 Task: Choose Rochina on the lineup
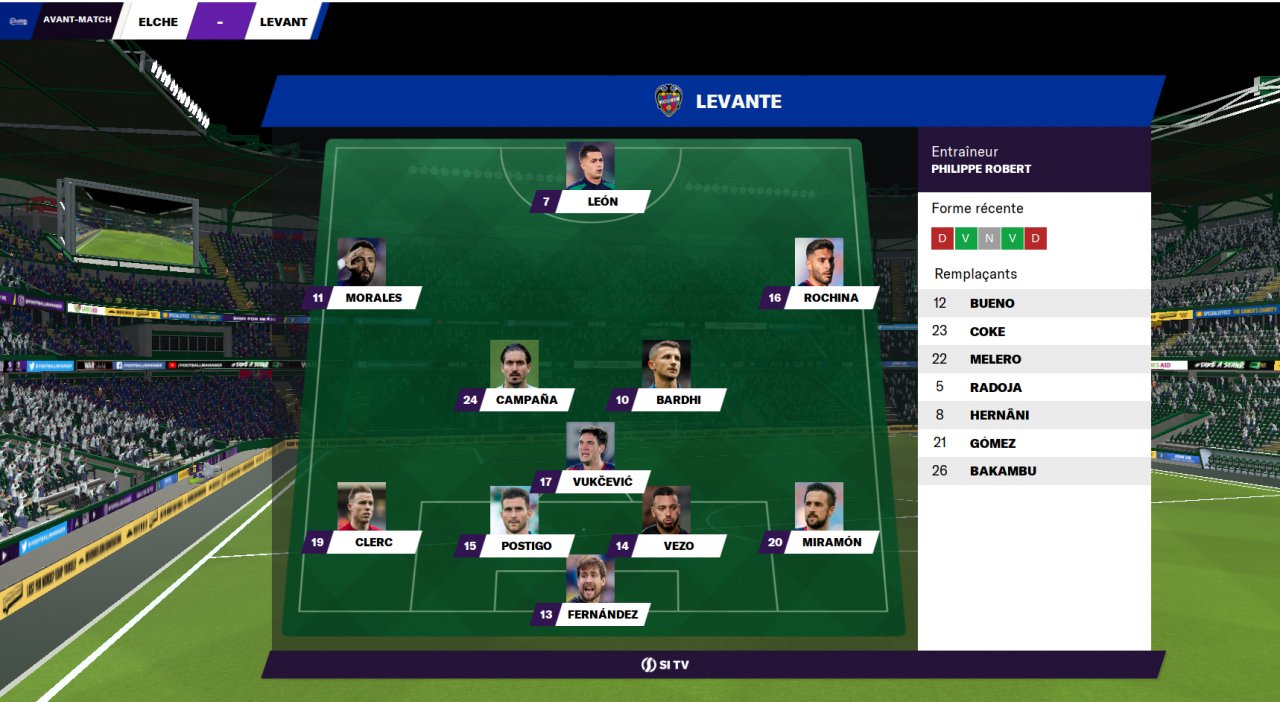830,298
